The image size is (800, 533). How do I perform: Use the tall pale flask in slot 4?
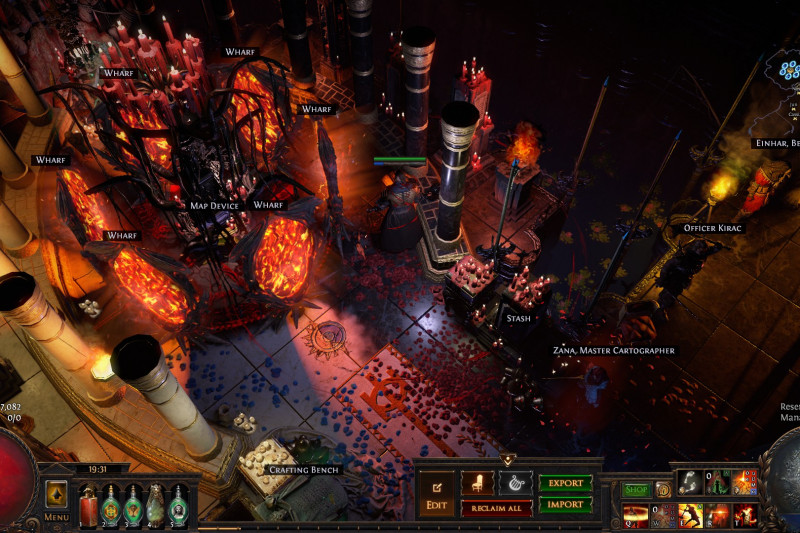coord(156,503)
